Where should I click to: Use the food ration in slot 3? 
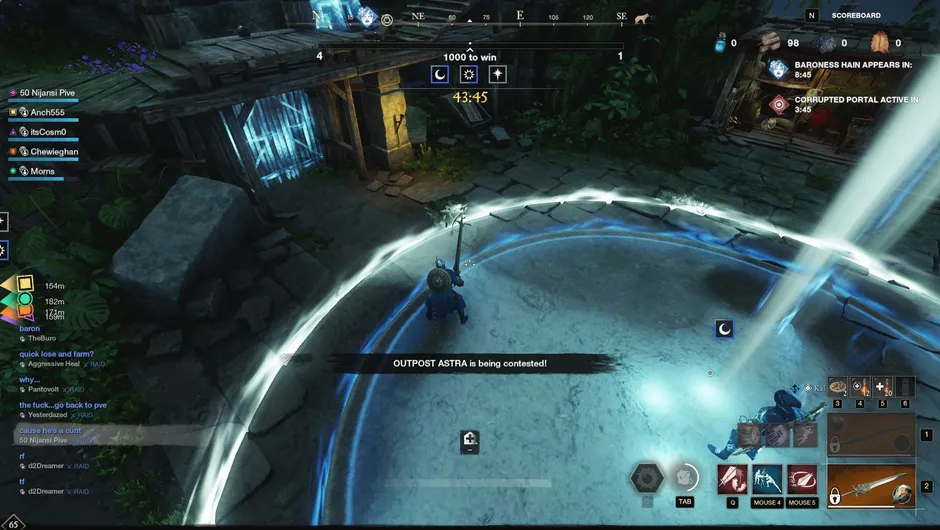coord(838,387)
